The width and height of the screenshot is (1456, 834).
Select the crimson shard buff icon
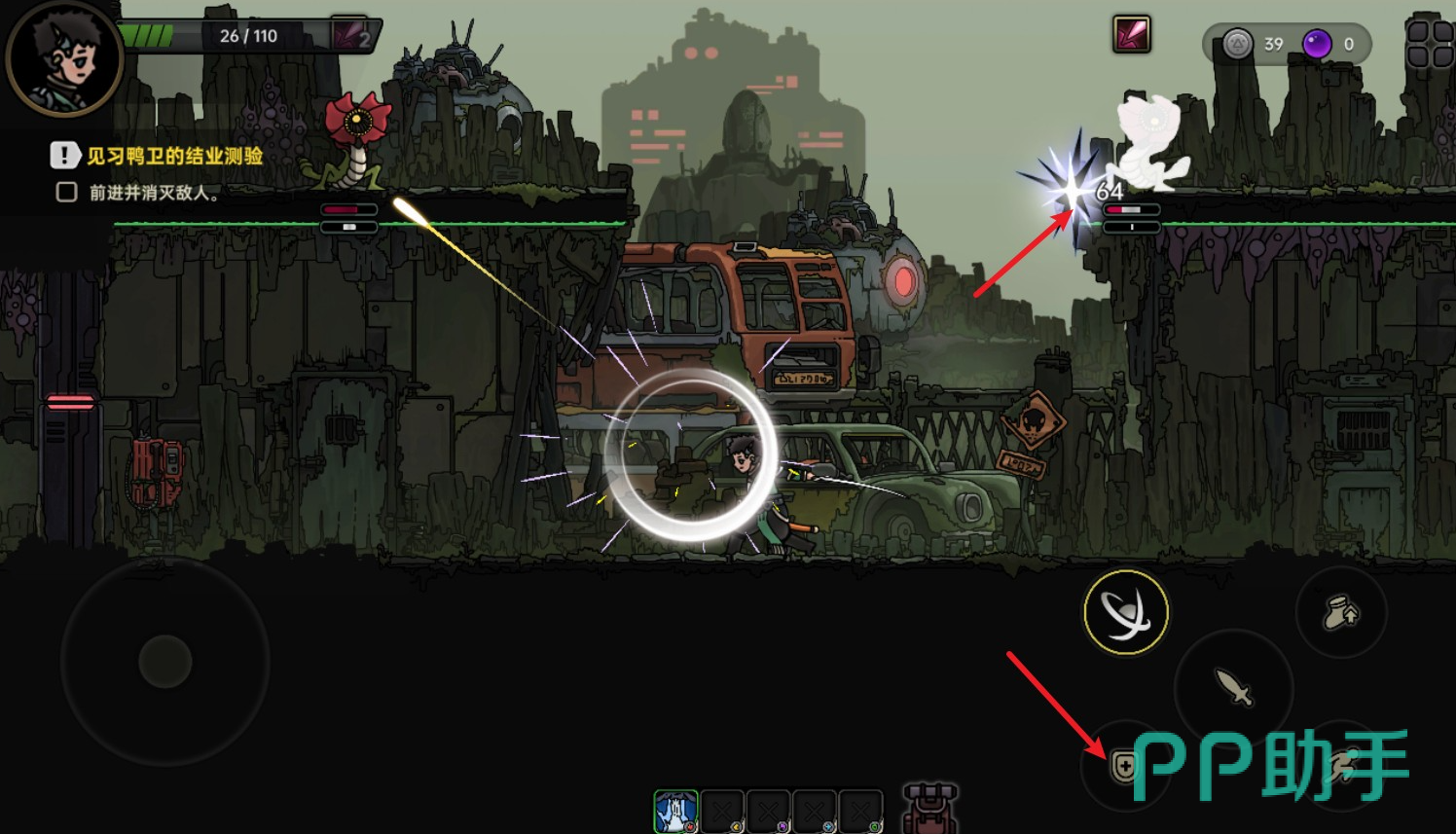click(1132, 35)
